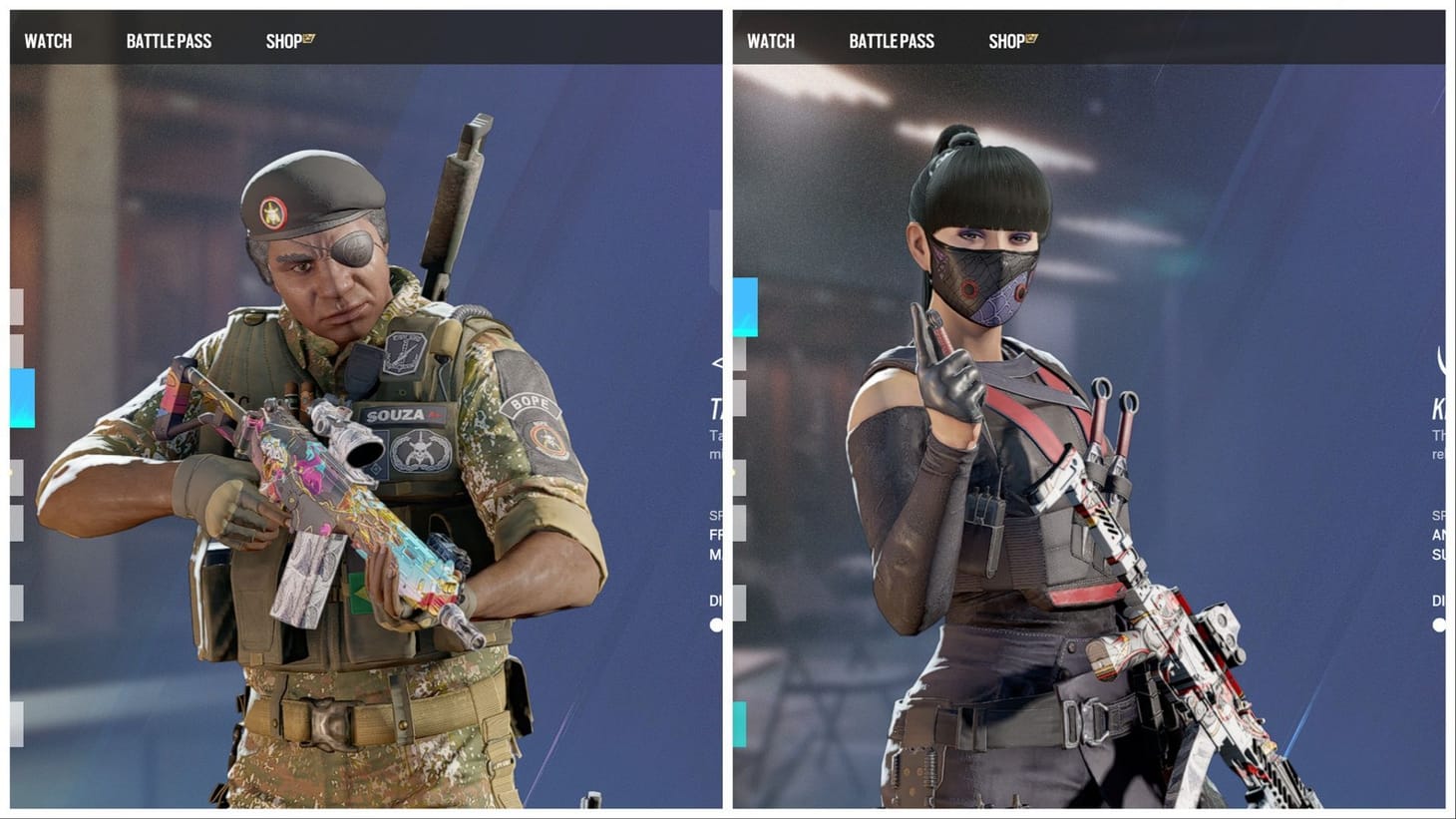Collapse the left operator info panel using its chevron arrow
The image size is (1456, 819).
coord(718,363)
